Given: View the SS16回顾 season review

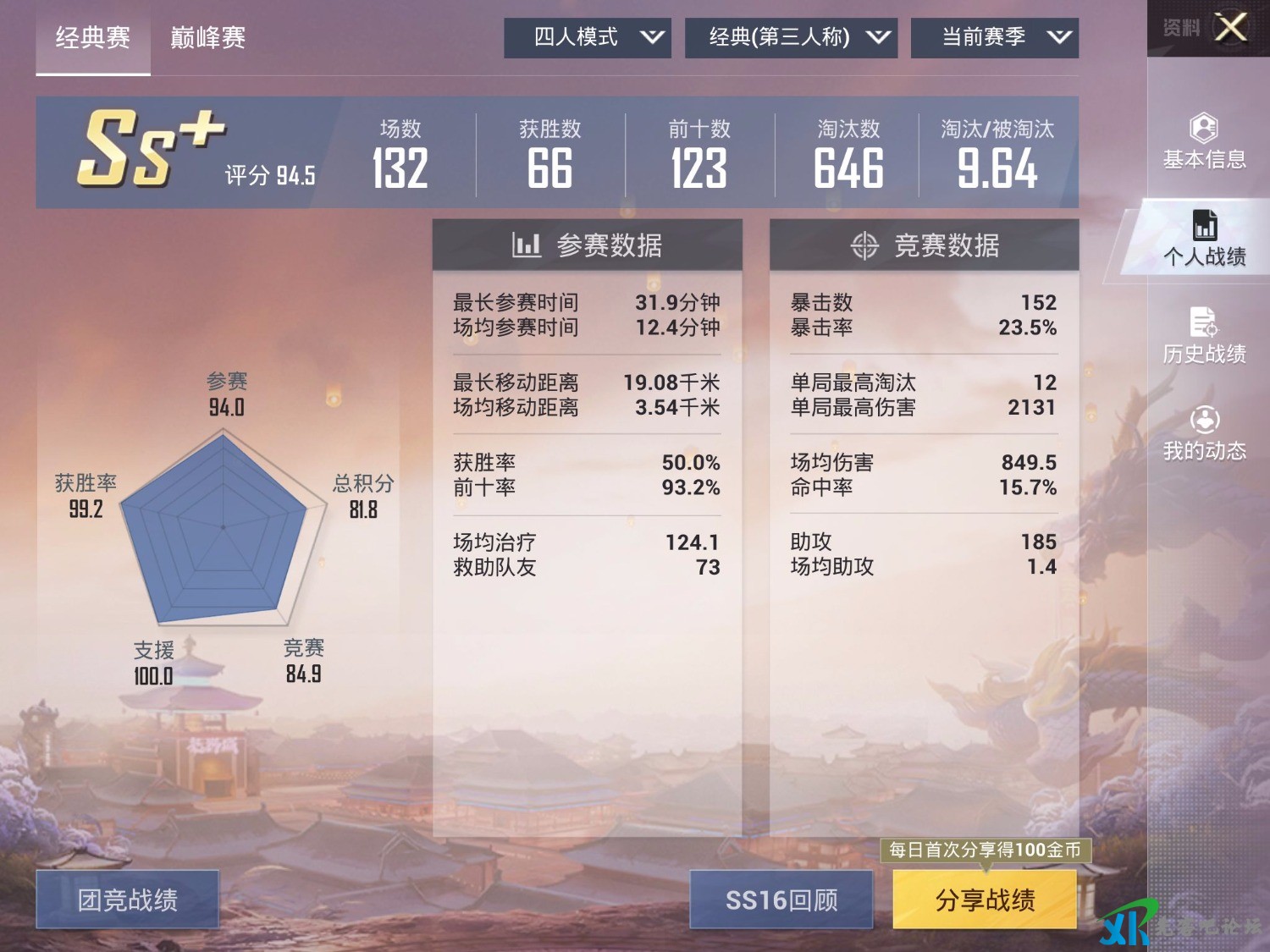Looking at the screenshot, I should tap(781, 900).
